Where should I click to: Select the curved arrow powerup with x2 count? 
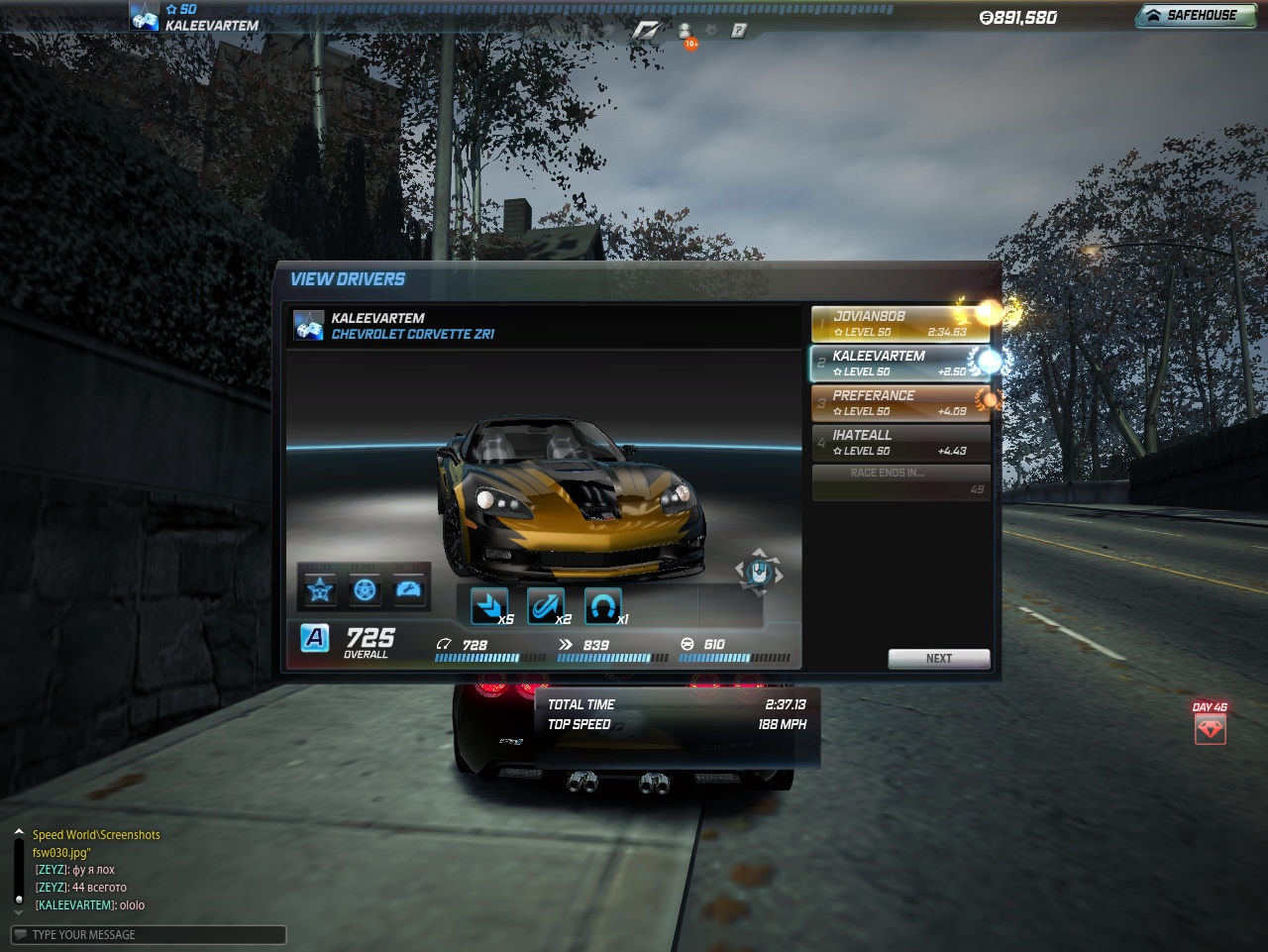click(546, 606)
